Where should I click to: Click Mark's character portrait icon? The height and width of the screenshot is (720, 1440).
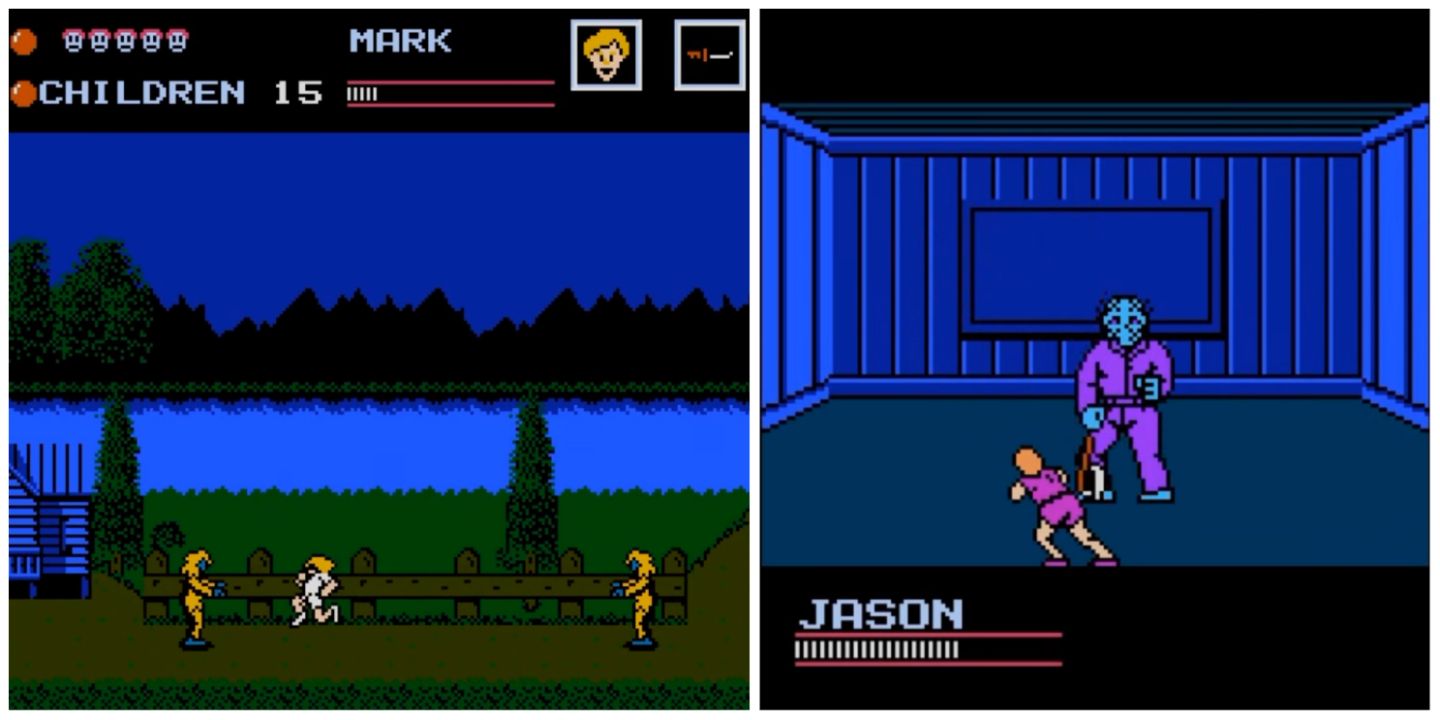[x=605, y=55]
